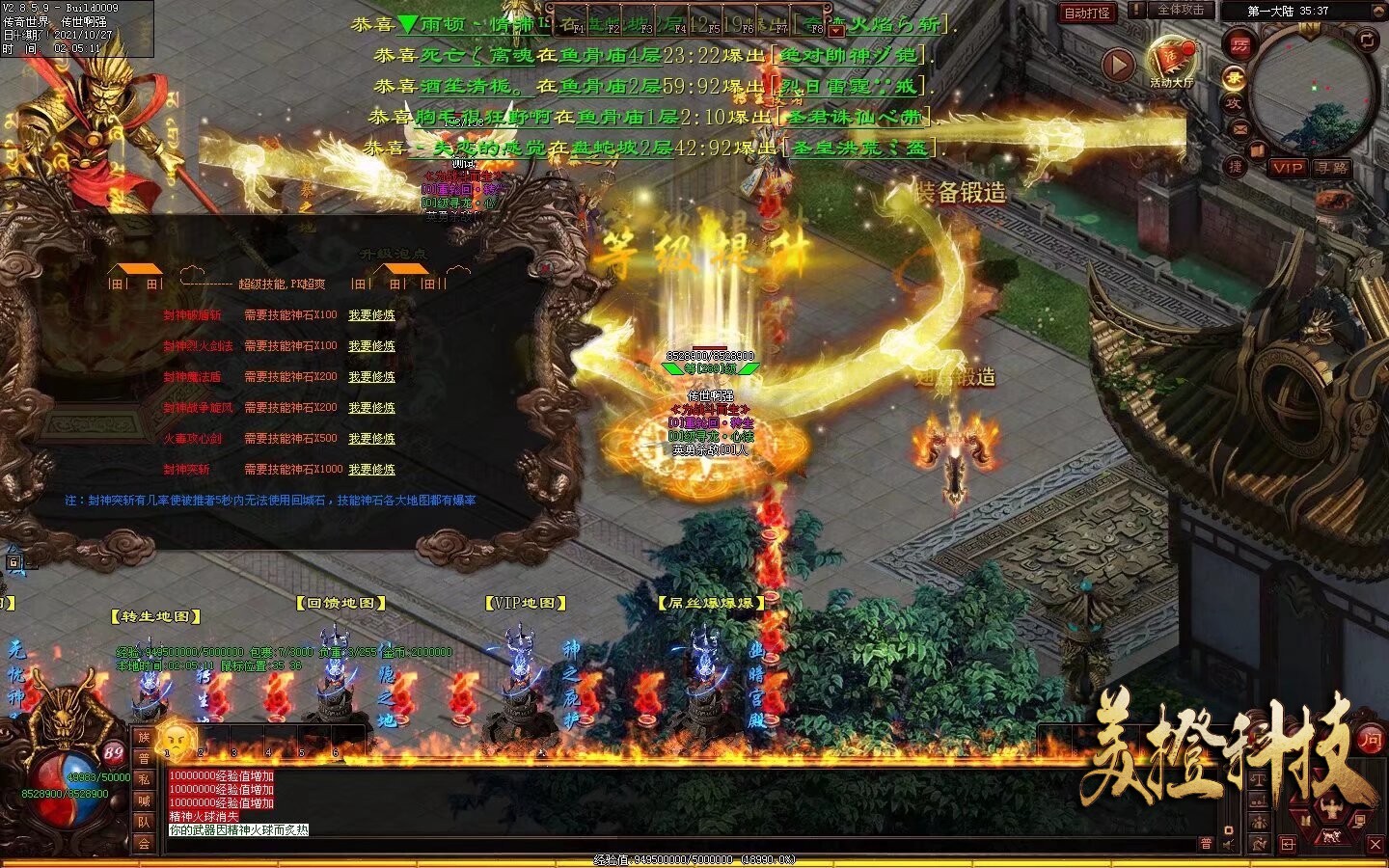Select the 队 team chat channel tab
Image resolution: width=1389 pixels, height=868 pixels.
[145, 822]
